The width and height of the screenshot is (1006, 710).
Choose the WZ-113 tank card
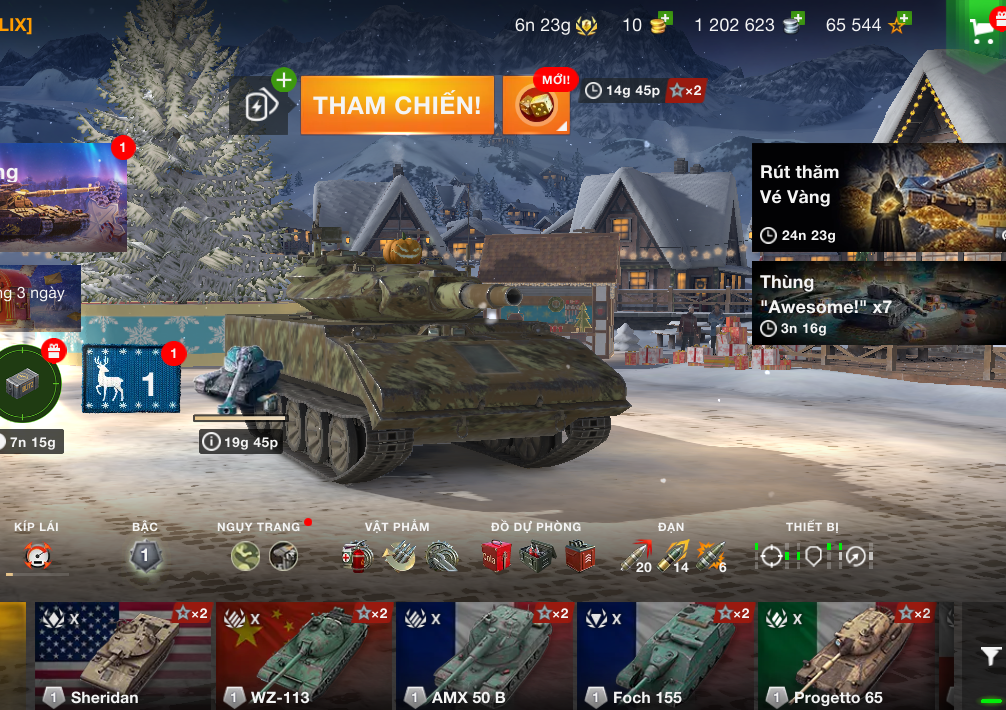point(304,655)
